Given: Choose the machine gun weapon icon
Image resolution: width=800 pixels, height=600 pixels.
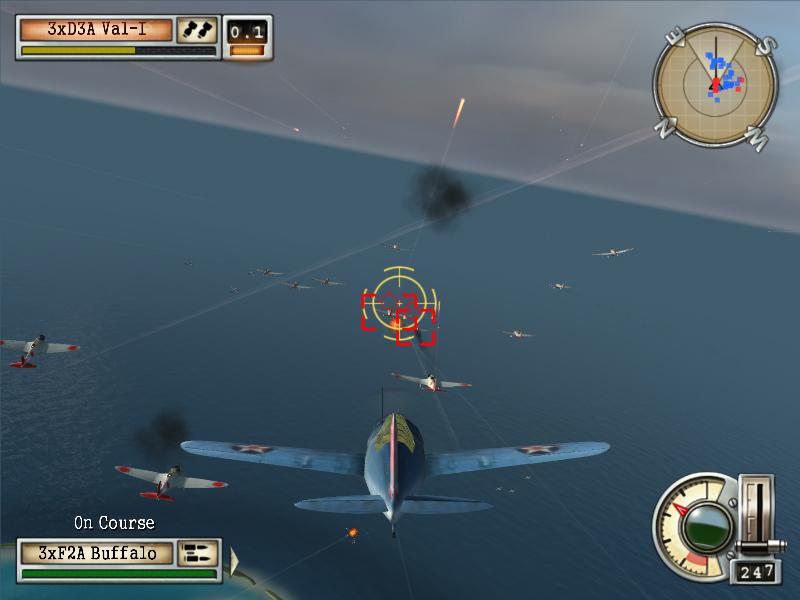Looking at the screenshot, I should (x=198, y=553).
